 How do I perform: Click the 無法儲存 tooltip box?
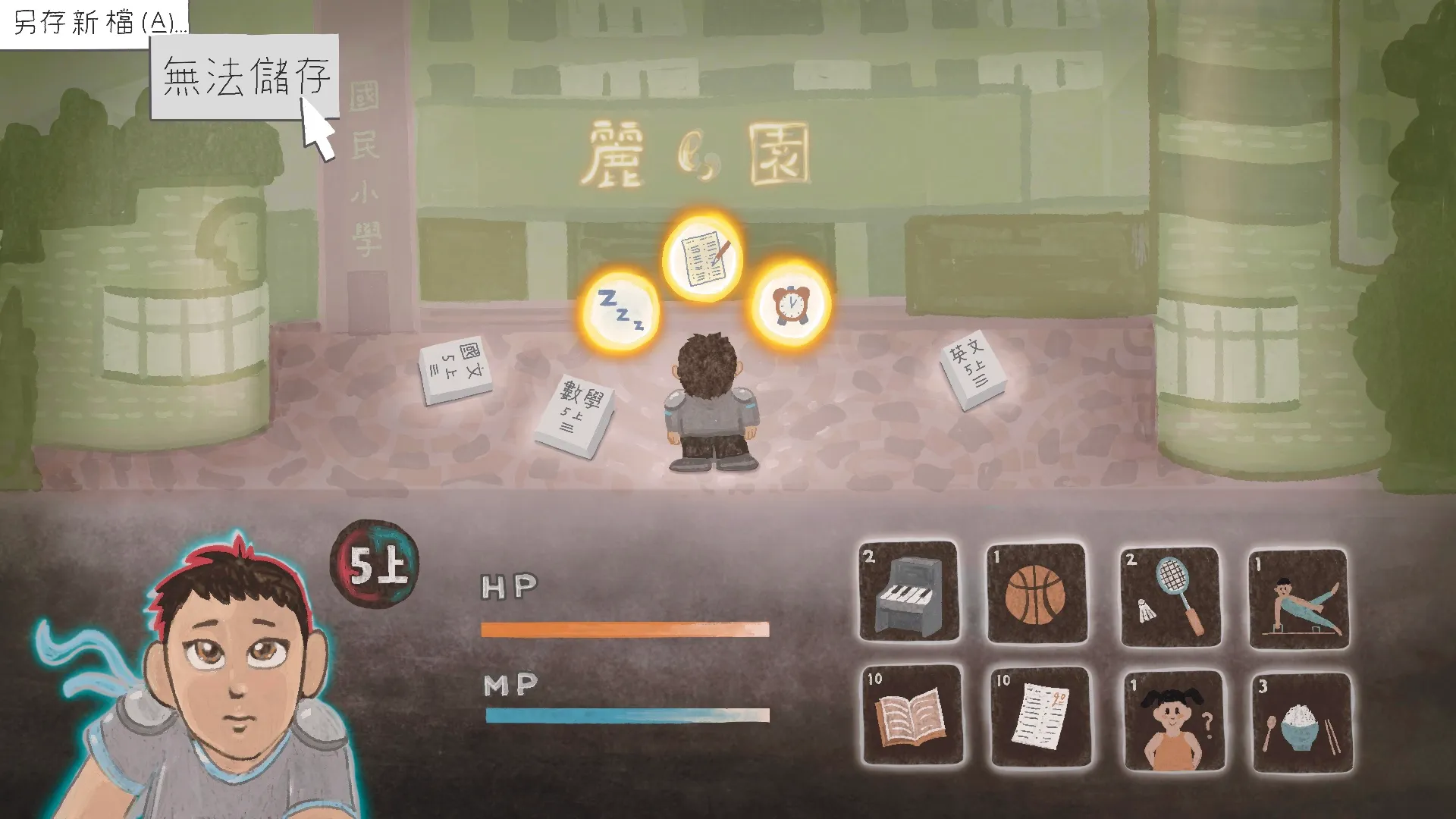[x=244, y=76]
